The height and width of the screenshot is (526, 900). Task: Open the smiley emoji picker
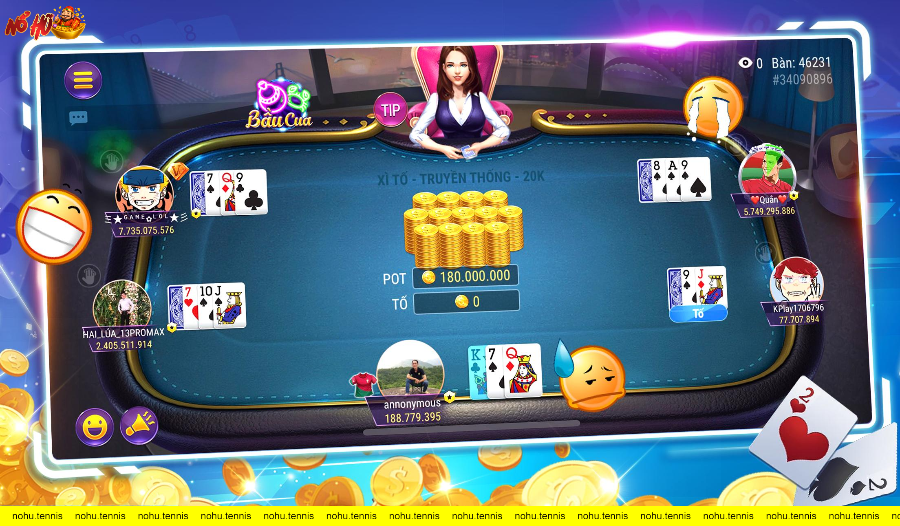[94, 427]
